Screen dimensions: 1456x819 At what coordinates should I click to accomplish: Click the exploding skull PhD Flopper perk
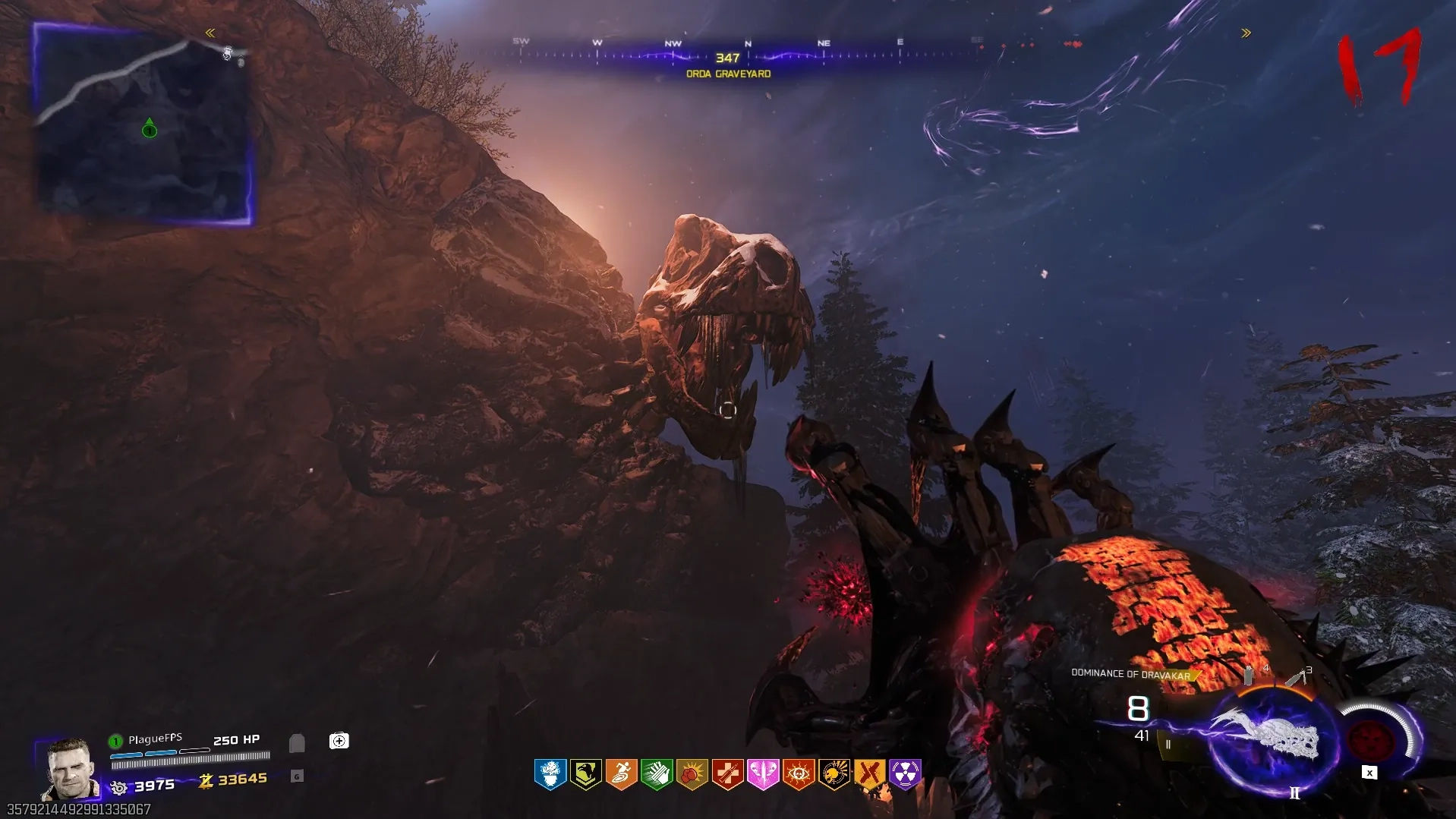tap(834, 774)
